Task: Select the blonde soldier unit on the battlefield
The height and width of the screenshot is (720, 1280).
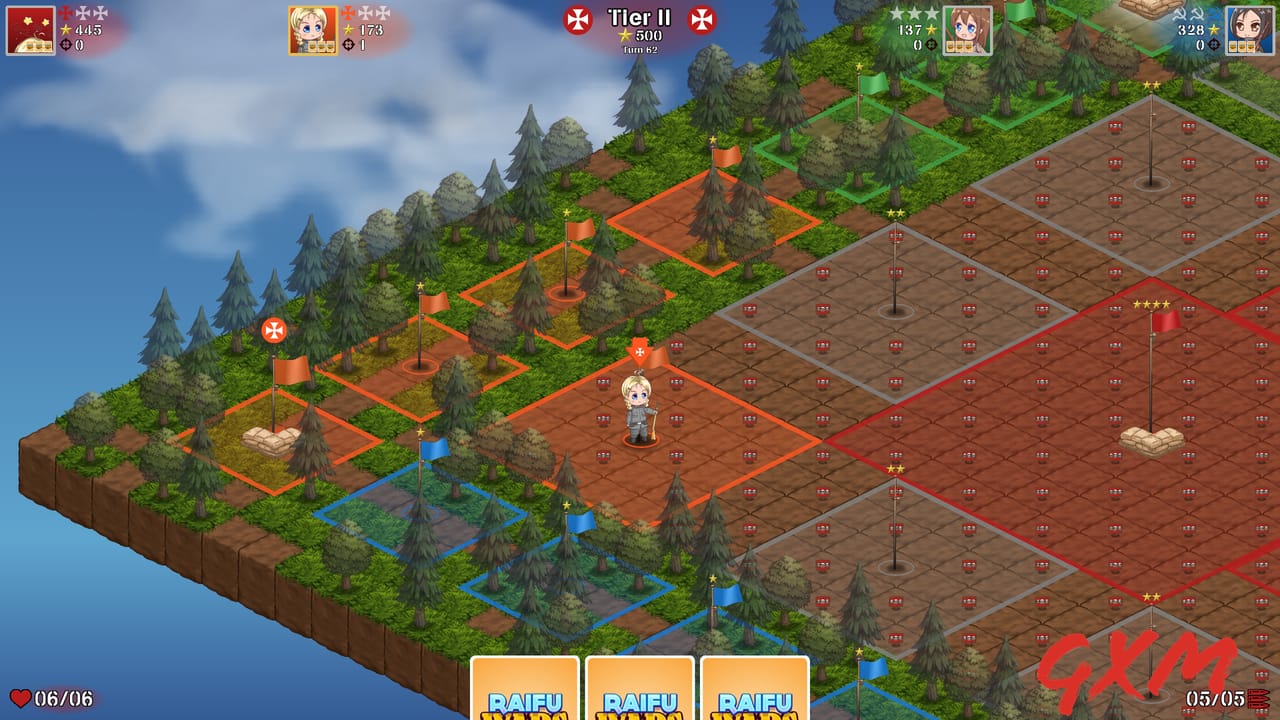Action: [640, 410]
